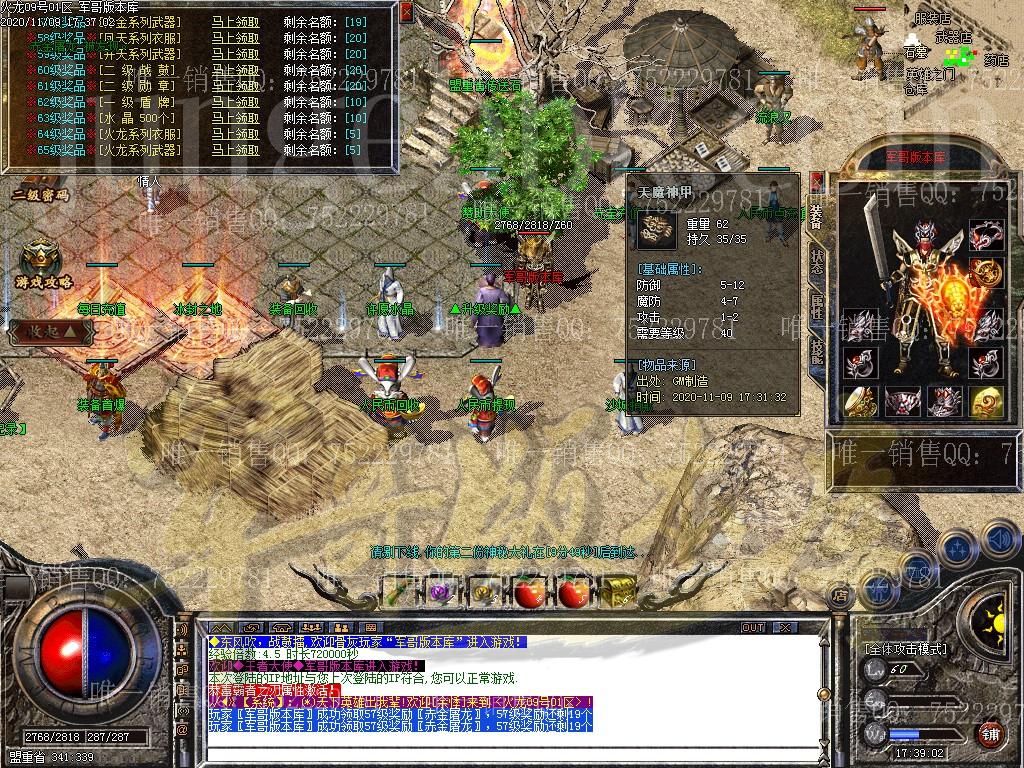This screenshot has height=768, width=1024.
Task: Select the equipped necklace slot
Action: [x=987, y=236]
